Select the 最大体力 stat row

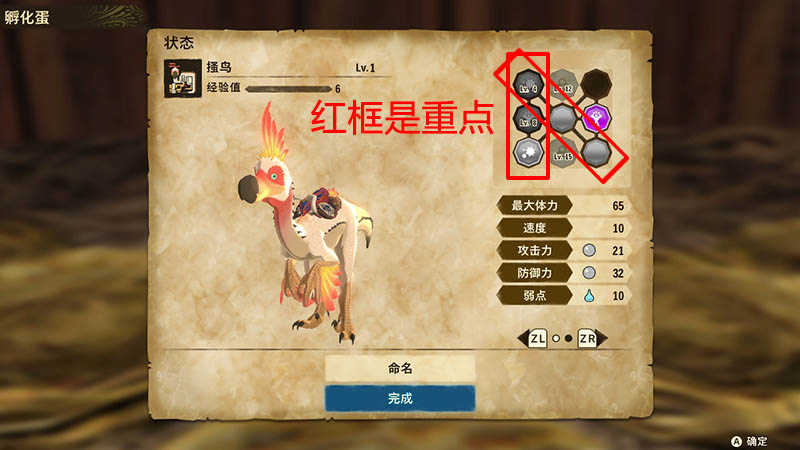567,205
